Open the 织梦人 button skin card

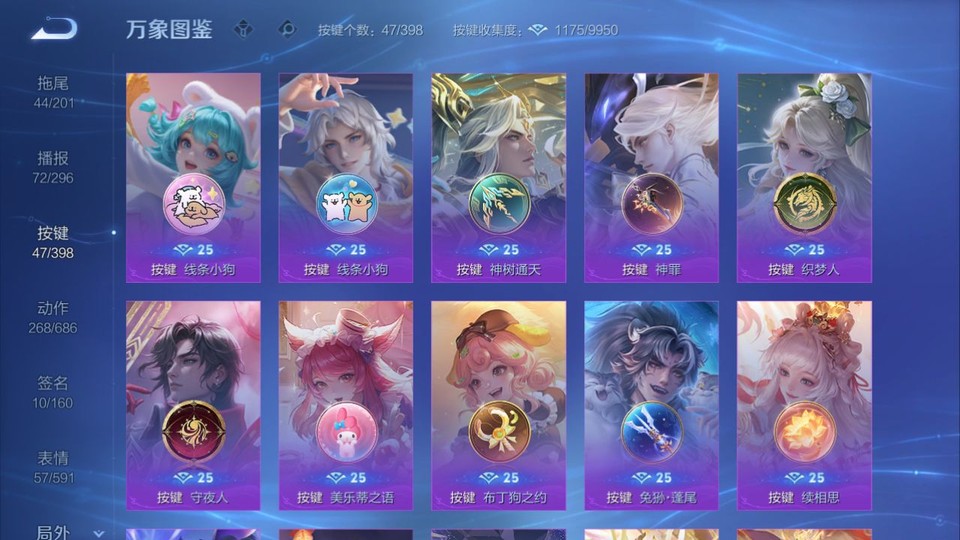pos(804,178)
